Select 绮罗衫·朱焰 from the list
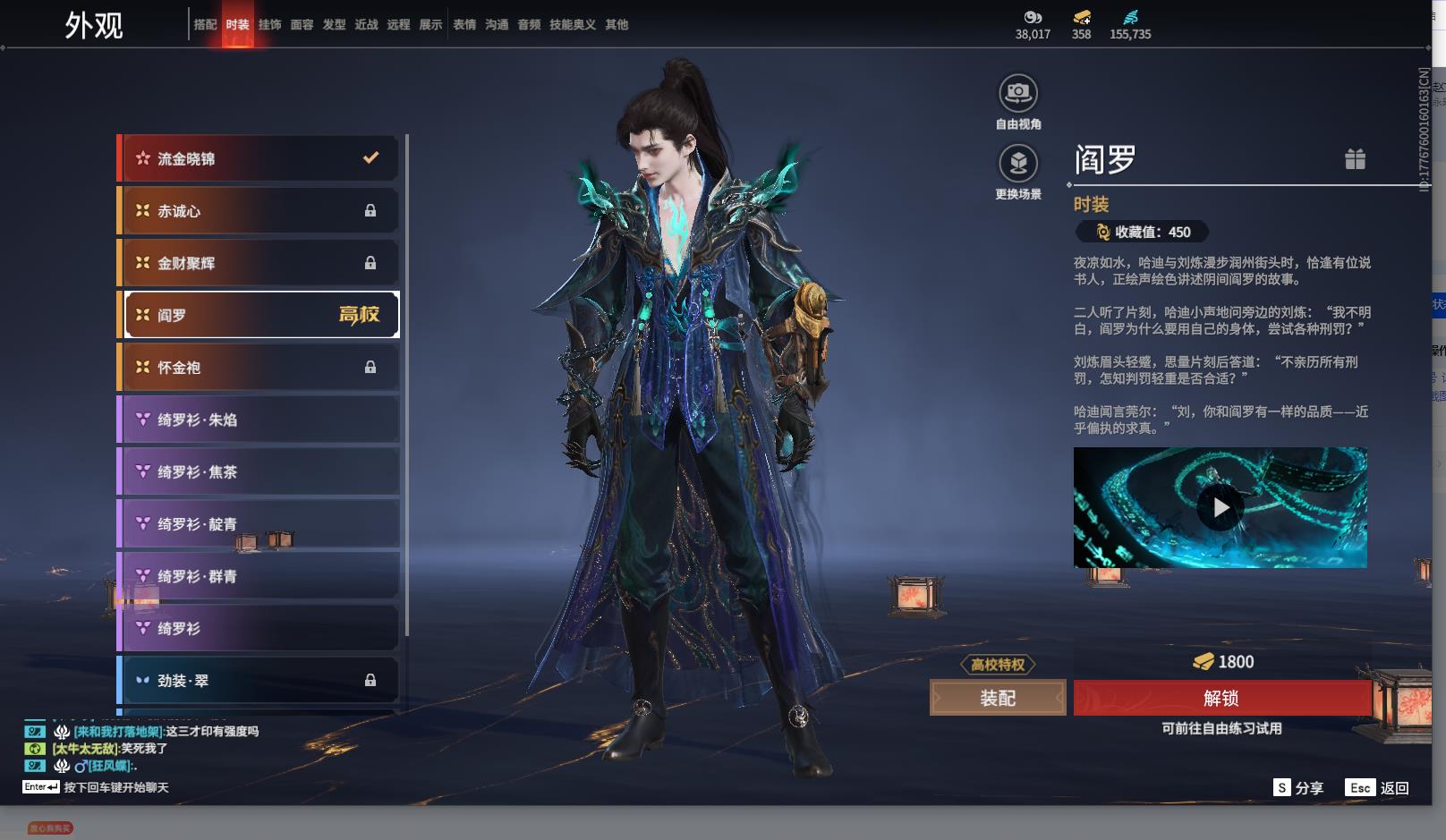 pyautogui.click(x=259, y=420)
